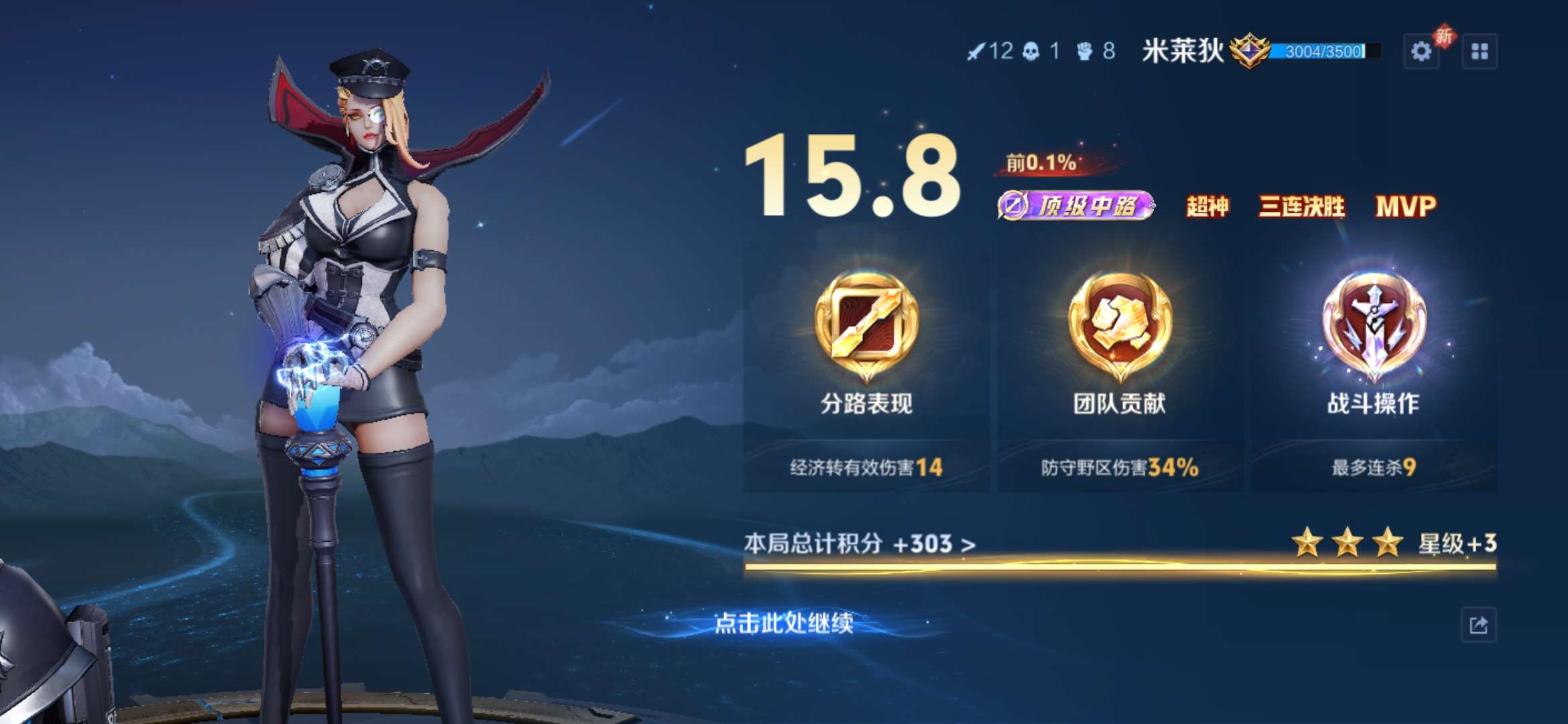Tap the share button
The height and width of the screenshot is (724, 1568).
point(1478,625)
